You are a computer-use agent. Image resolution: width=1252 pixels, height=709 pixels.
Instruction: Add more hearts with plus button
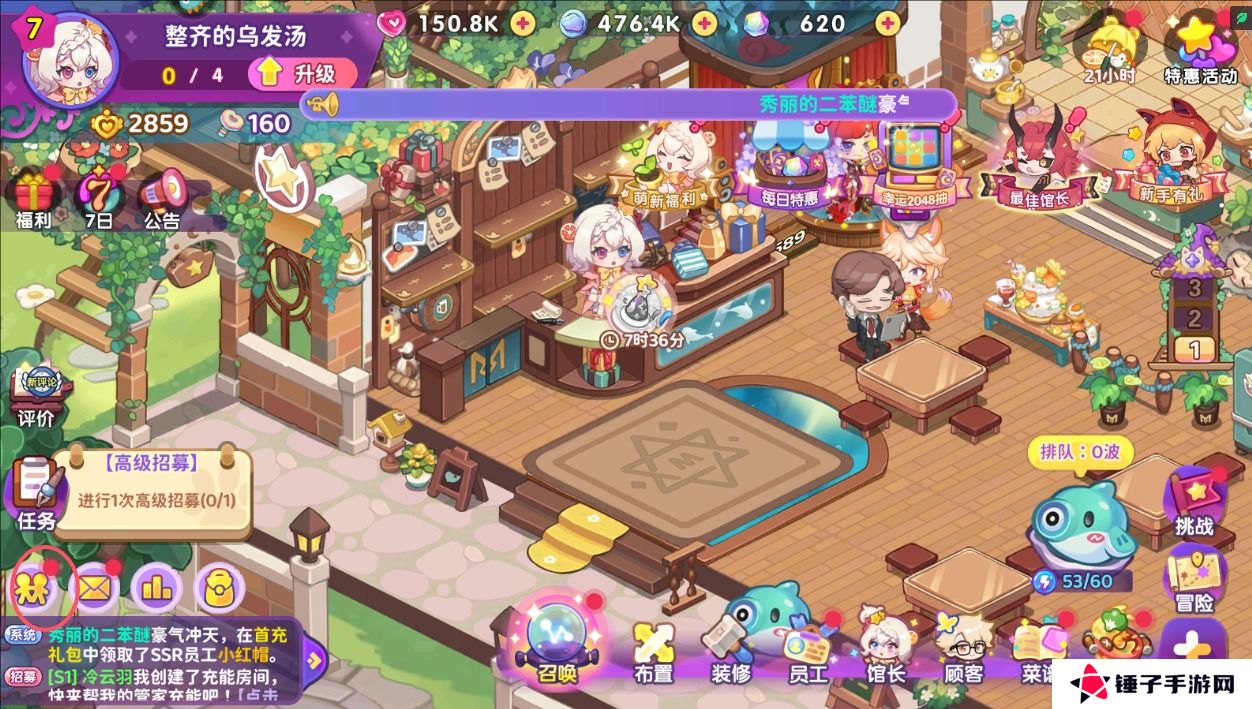click(525, 22)
